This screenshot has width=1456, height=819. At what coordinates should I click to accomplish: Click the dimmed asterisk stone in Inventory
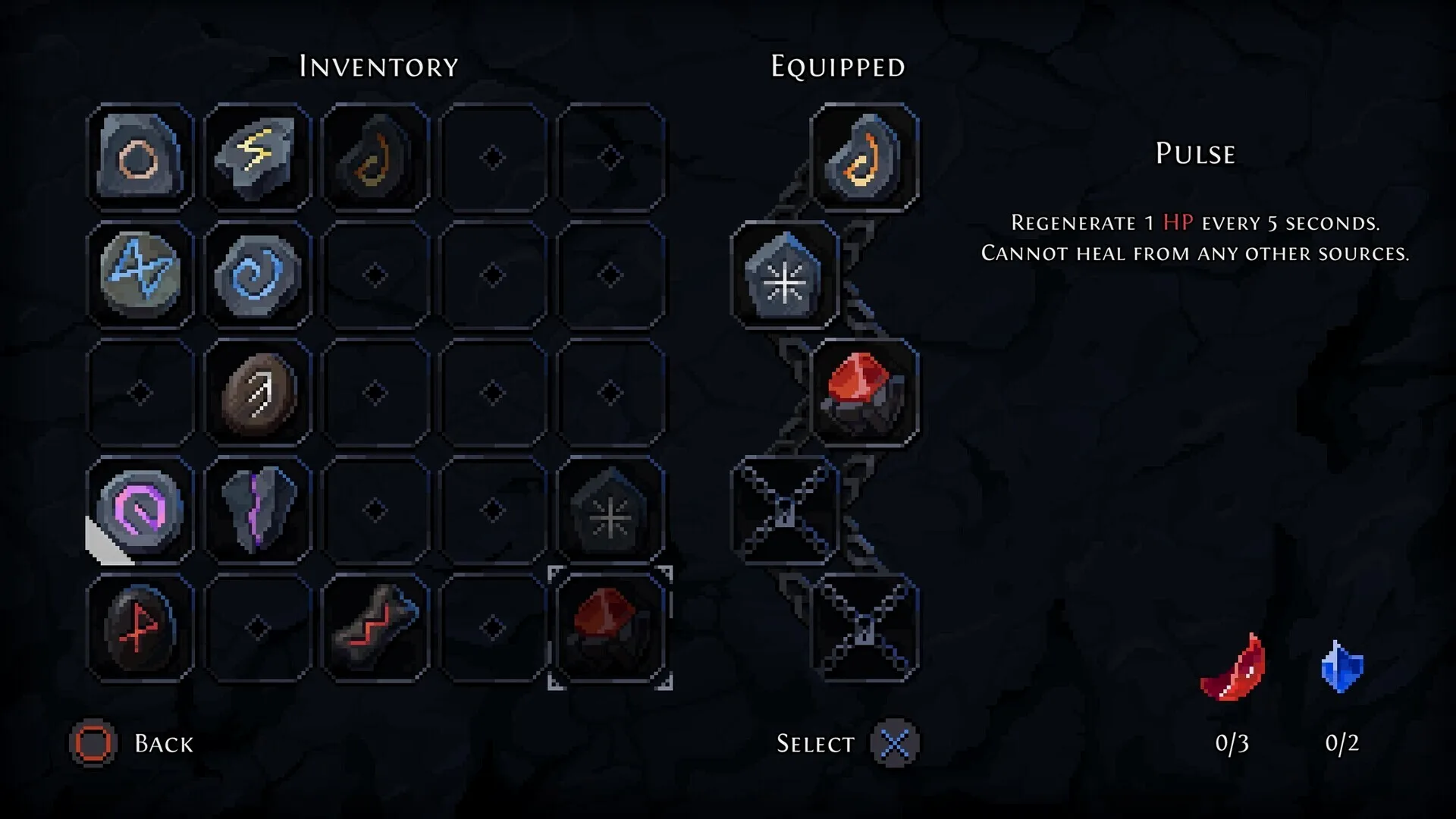[x=610, y=510]
